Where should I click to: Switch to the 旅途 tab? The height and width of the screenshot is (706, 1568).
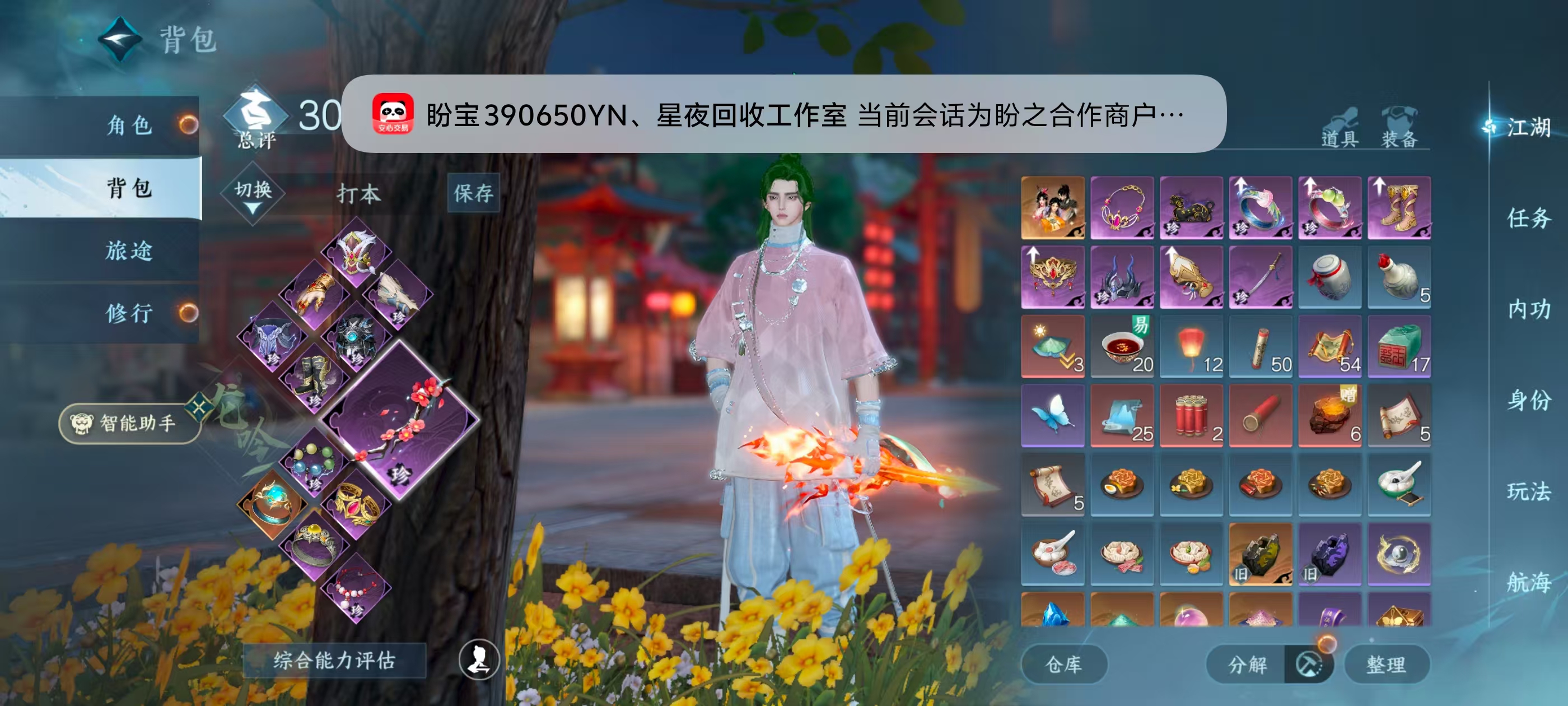[131, 252]
